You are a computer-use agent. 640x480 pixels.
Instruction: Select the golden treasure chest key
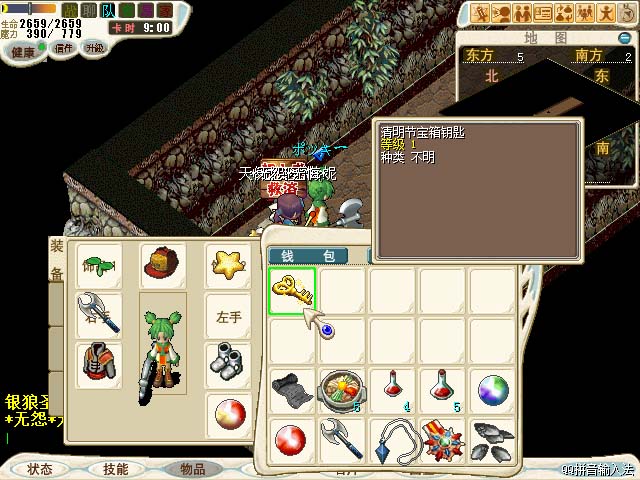[x=292, y=290]
